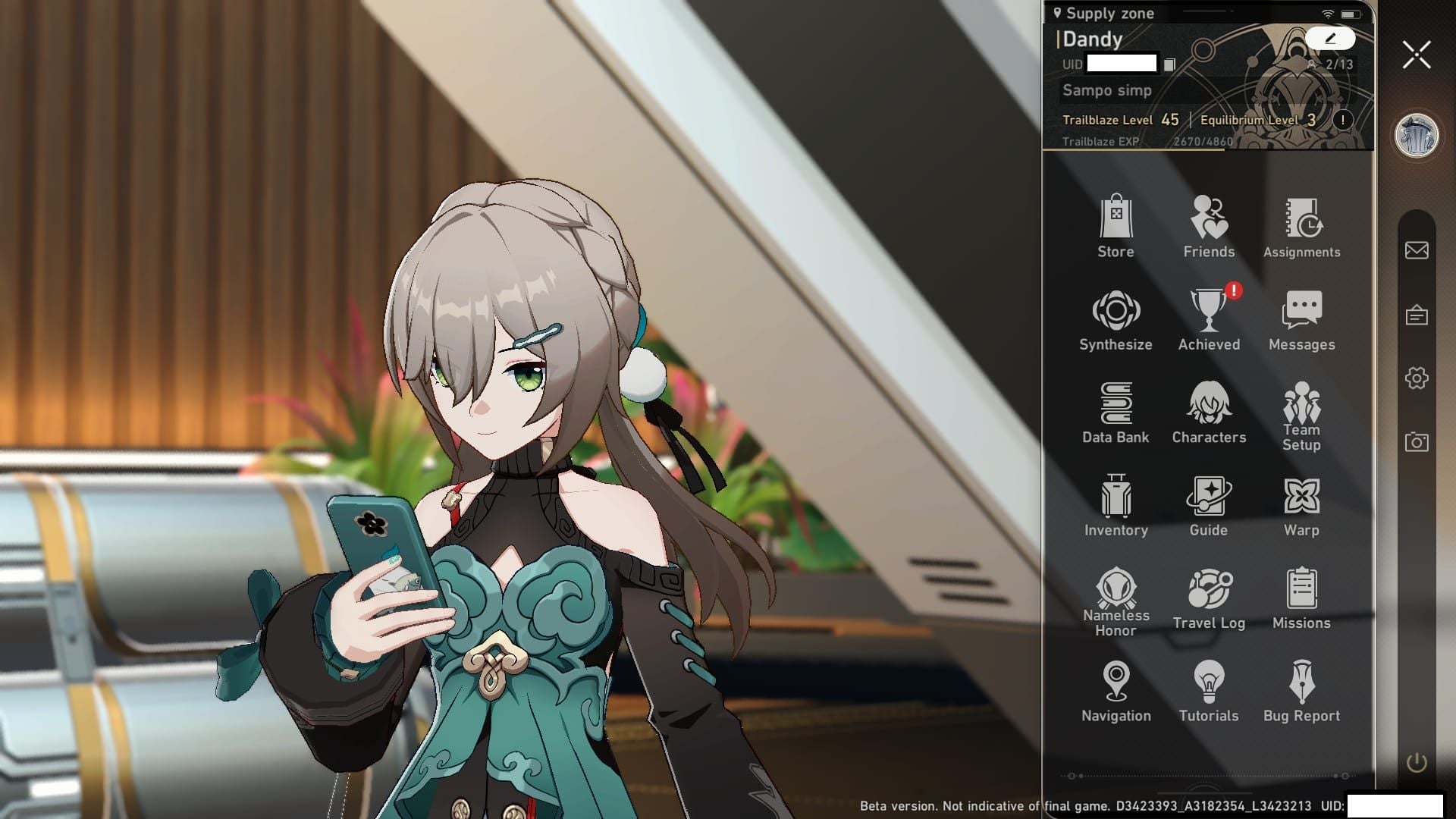Open the Guide menu

click(x=1209, y=505)
